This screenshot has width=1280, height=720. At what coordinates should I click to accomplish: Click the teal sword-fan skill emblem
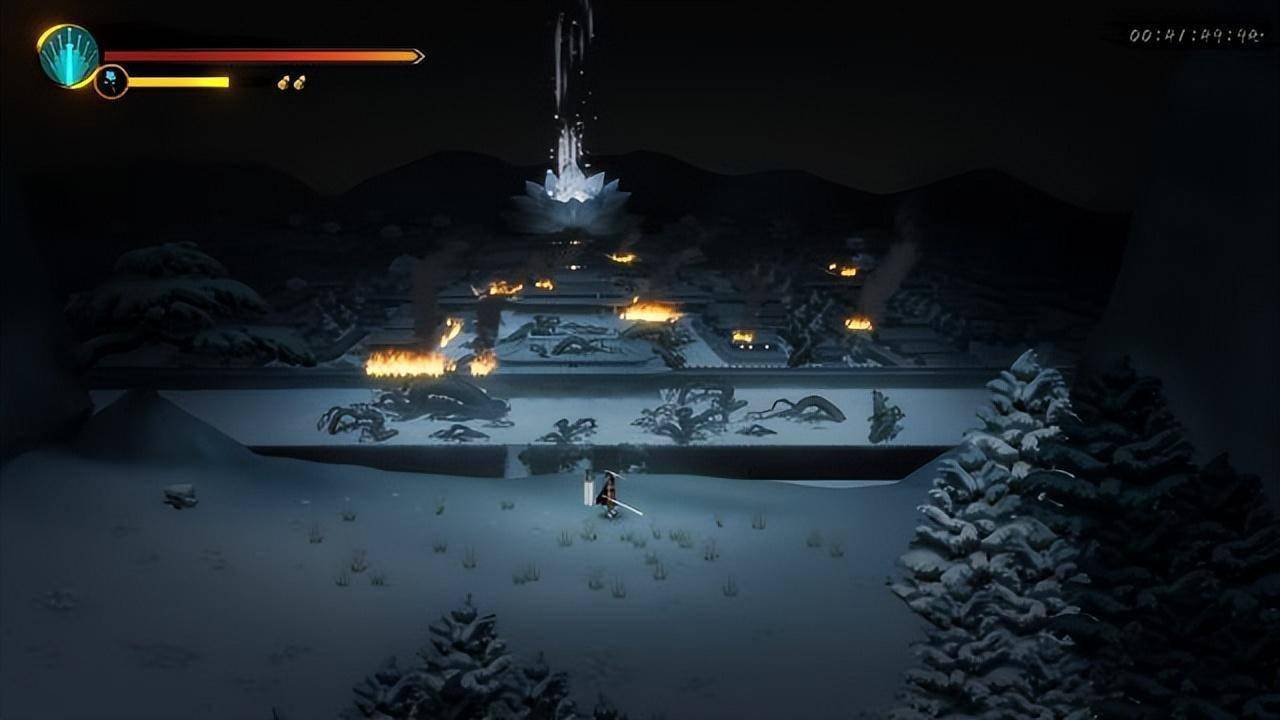(68, 56)
